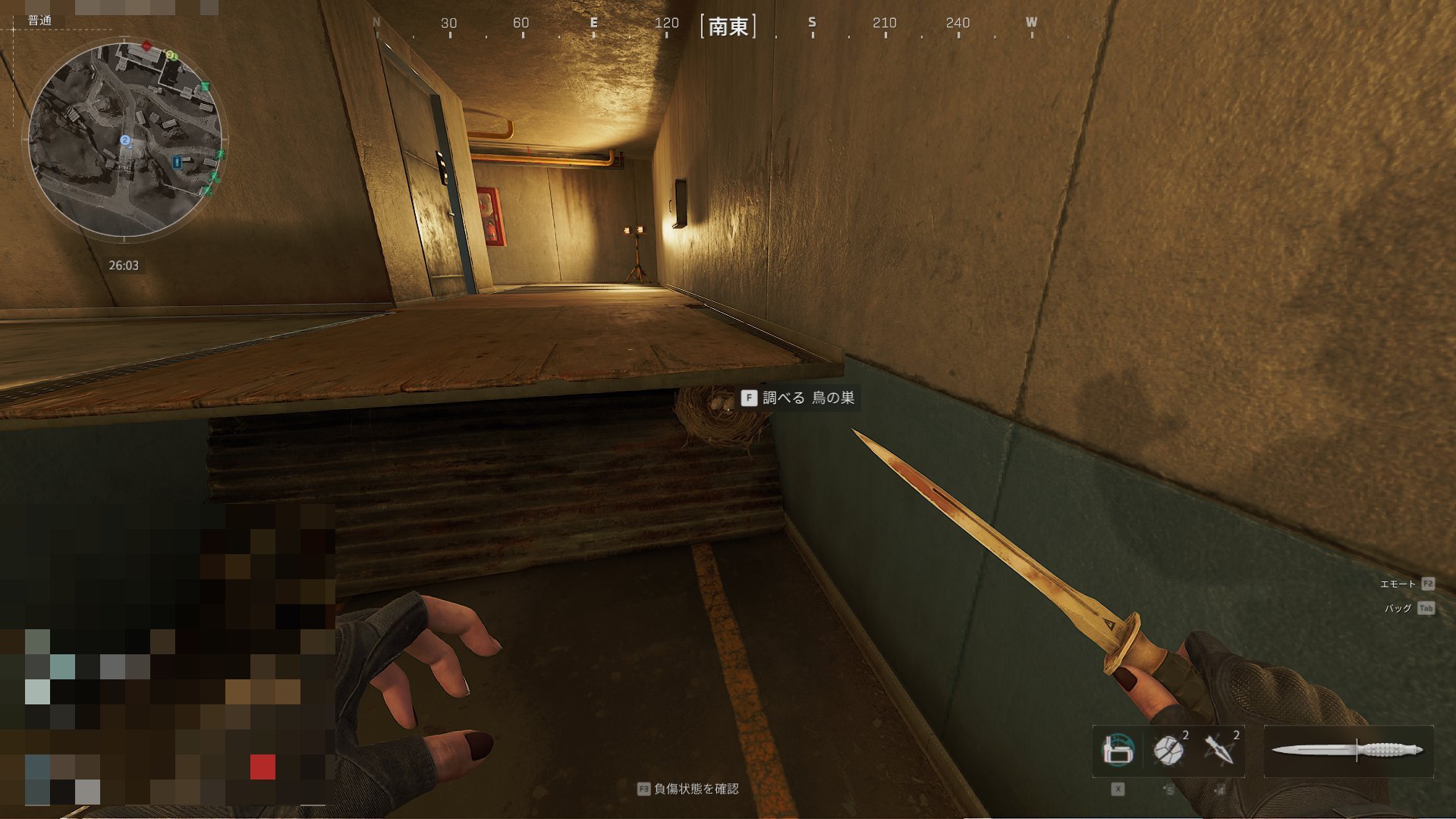Click the red diamond objective marker on the minimap
This screenshot has height=819, width=1456.
[x=146, y=46]
